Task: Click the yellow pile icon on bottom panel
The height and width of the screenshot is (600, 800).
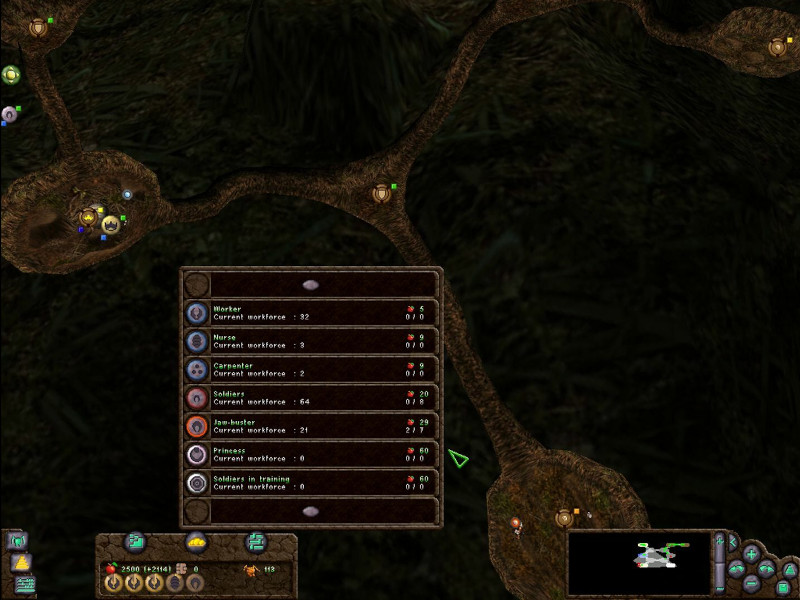Action: pos(196,542)
